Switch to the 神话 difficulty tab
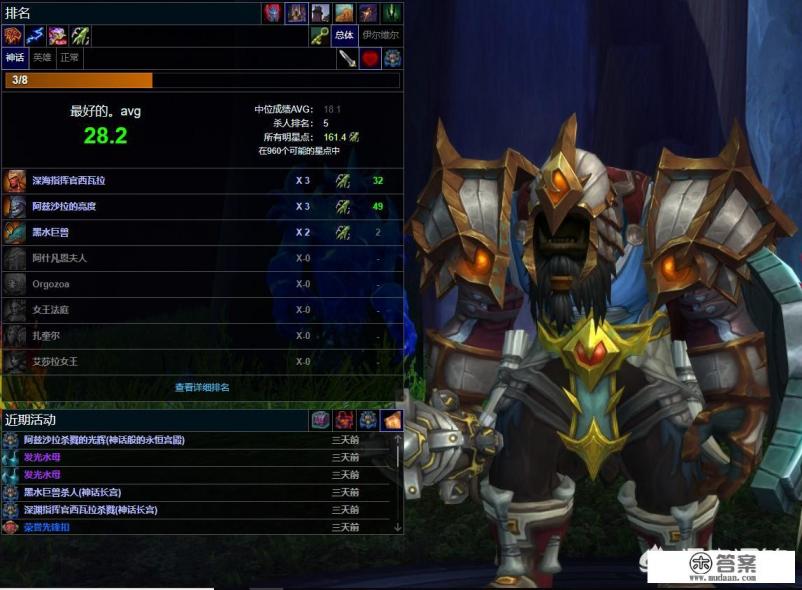This screenshot has height=590, width=802. 15,58
